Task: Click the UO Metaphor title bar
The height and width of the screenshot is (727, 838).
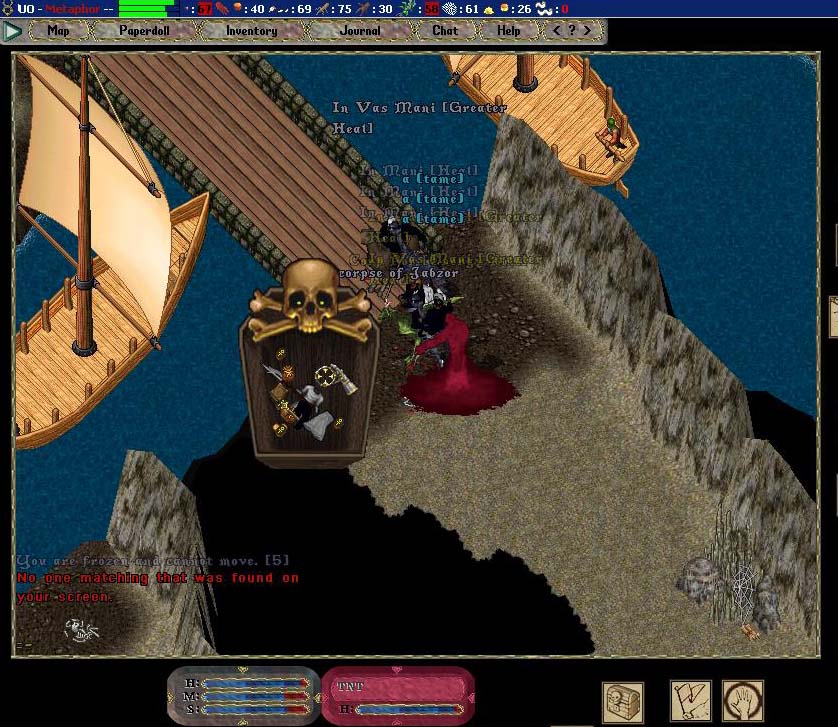Action: [x=60, y=9]
